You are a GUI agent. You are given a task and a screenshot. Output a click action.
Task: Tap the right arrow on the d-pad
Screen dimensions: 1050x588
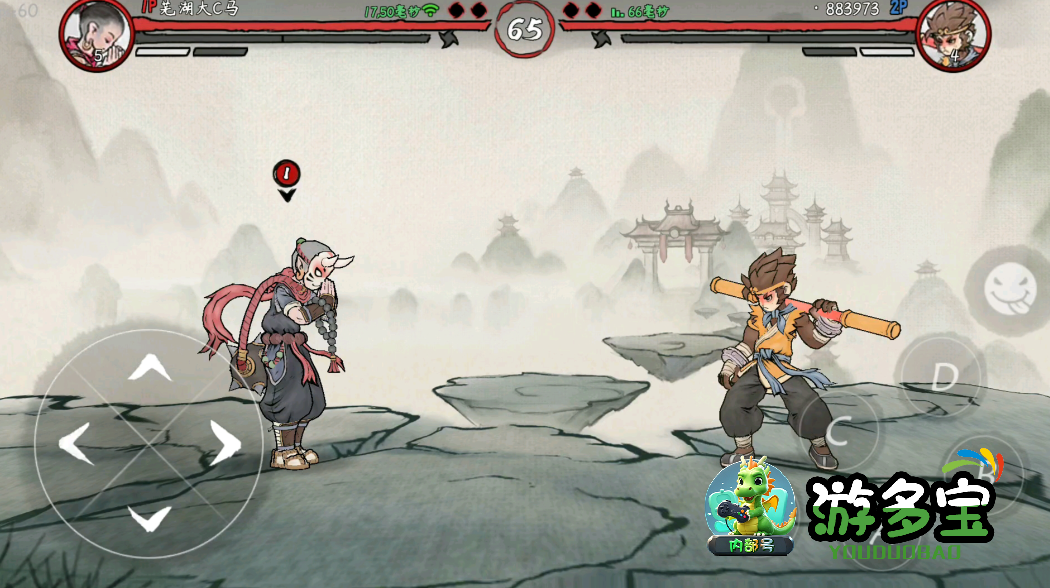click(224, 443)
